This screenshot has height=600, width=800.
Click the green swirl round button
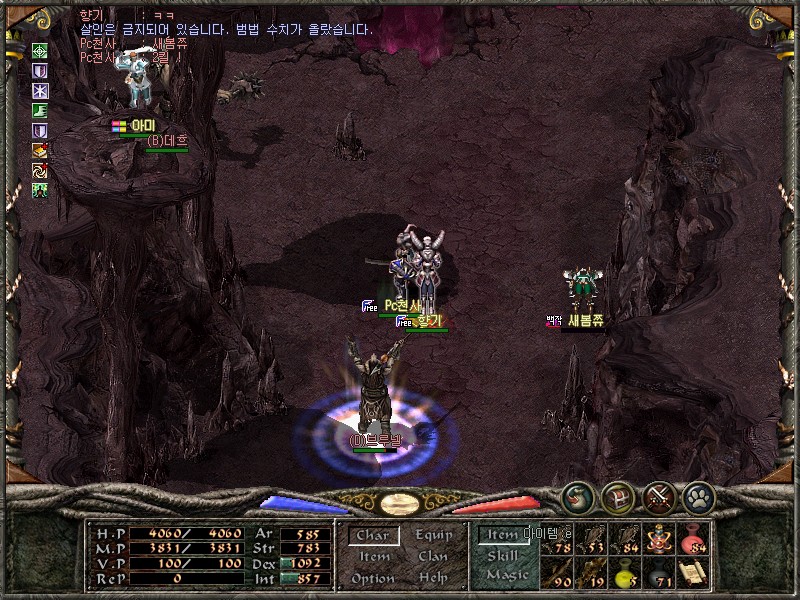tap(575, 495)
